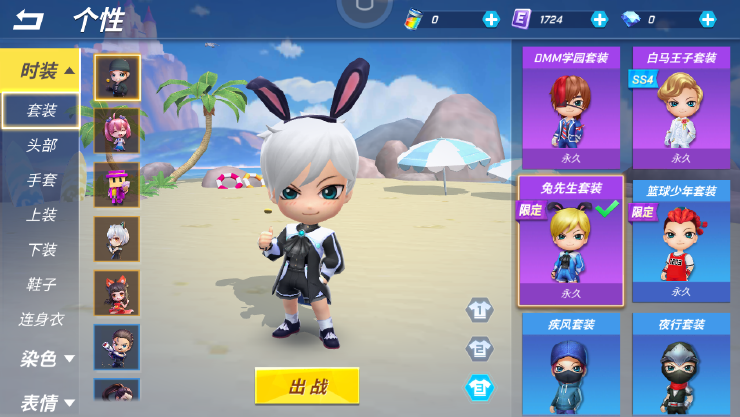The image size is (740, 417).
Task: Show the 上装 top clothing category
Action: pos(41,214)
